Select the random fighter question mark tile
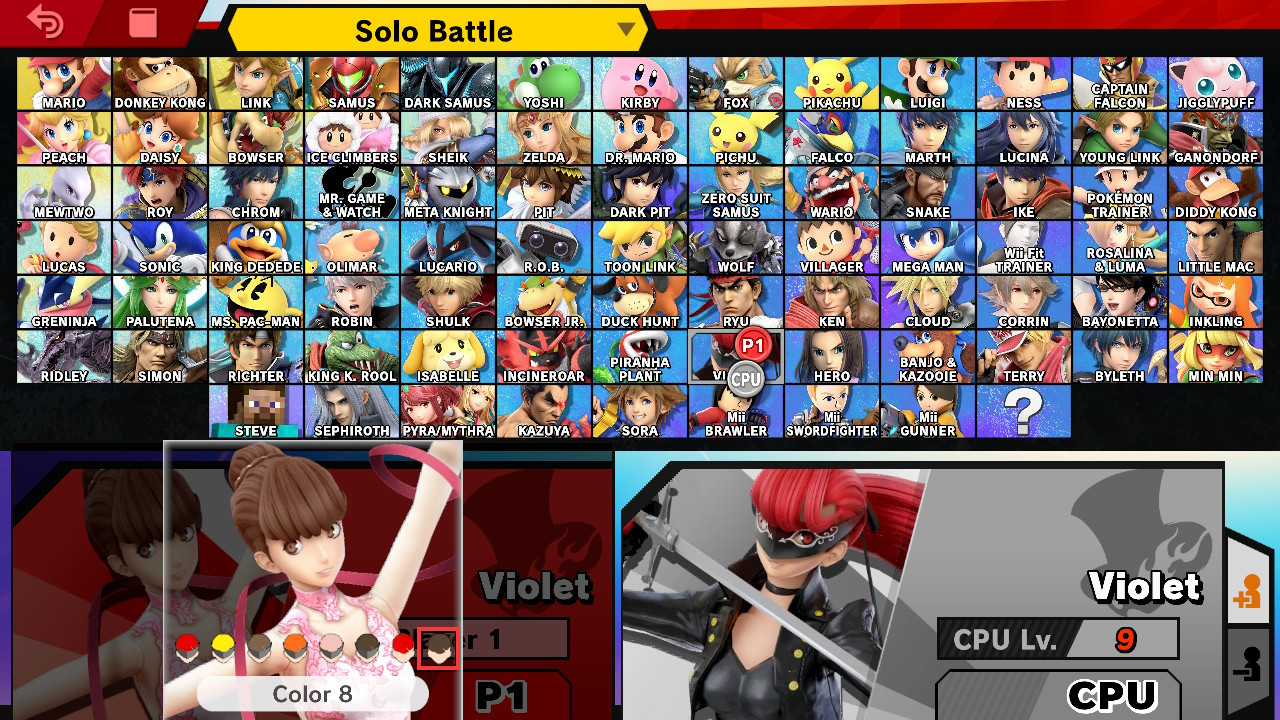 coord(1023,410)
